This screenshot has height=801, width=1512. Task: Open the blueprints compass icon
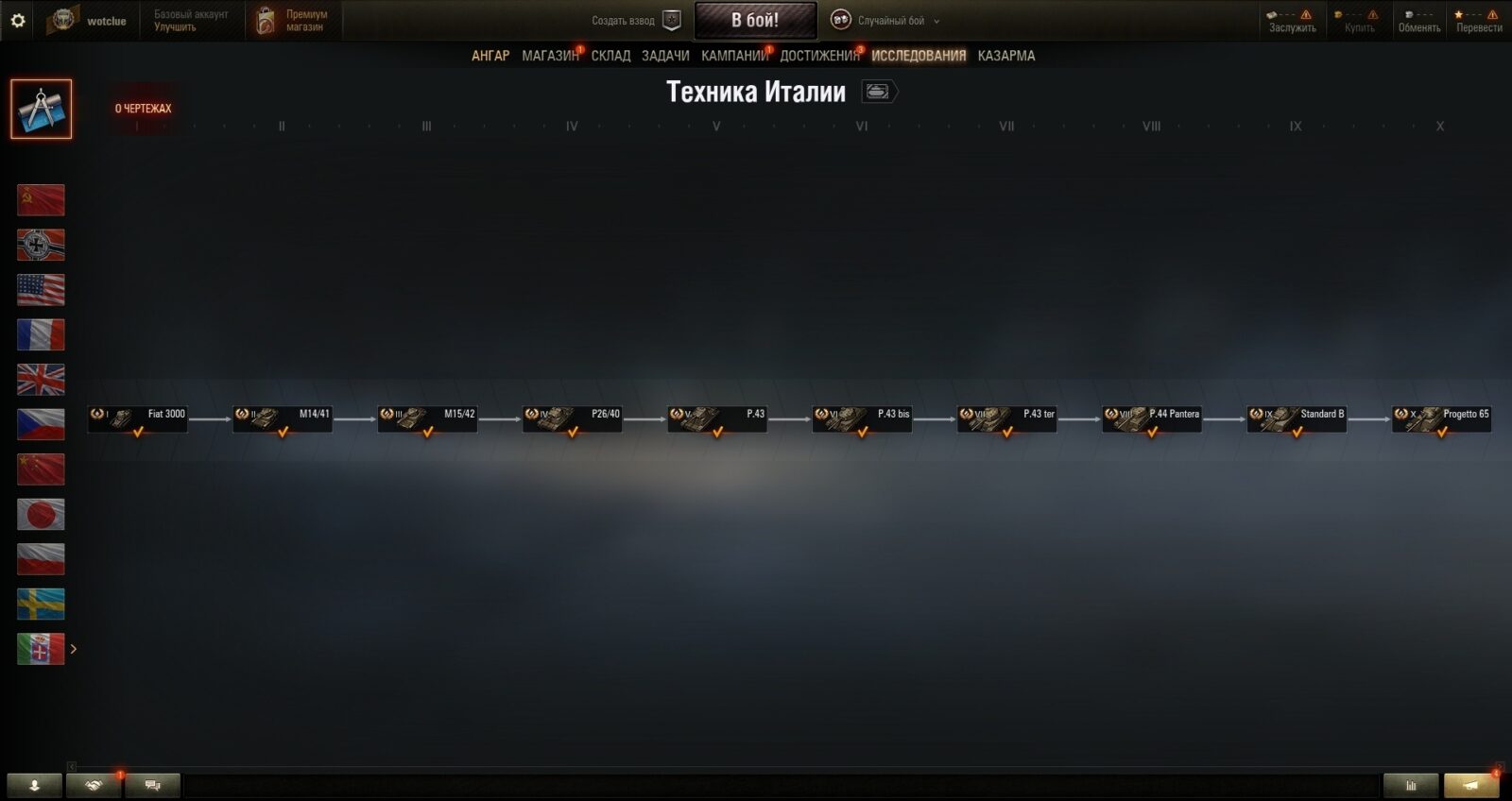coord(41,109)
